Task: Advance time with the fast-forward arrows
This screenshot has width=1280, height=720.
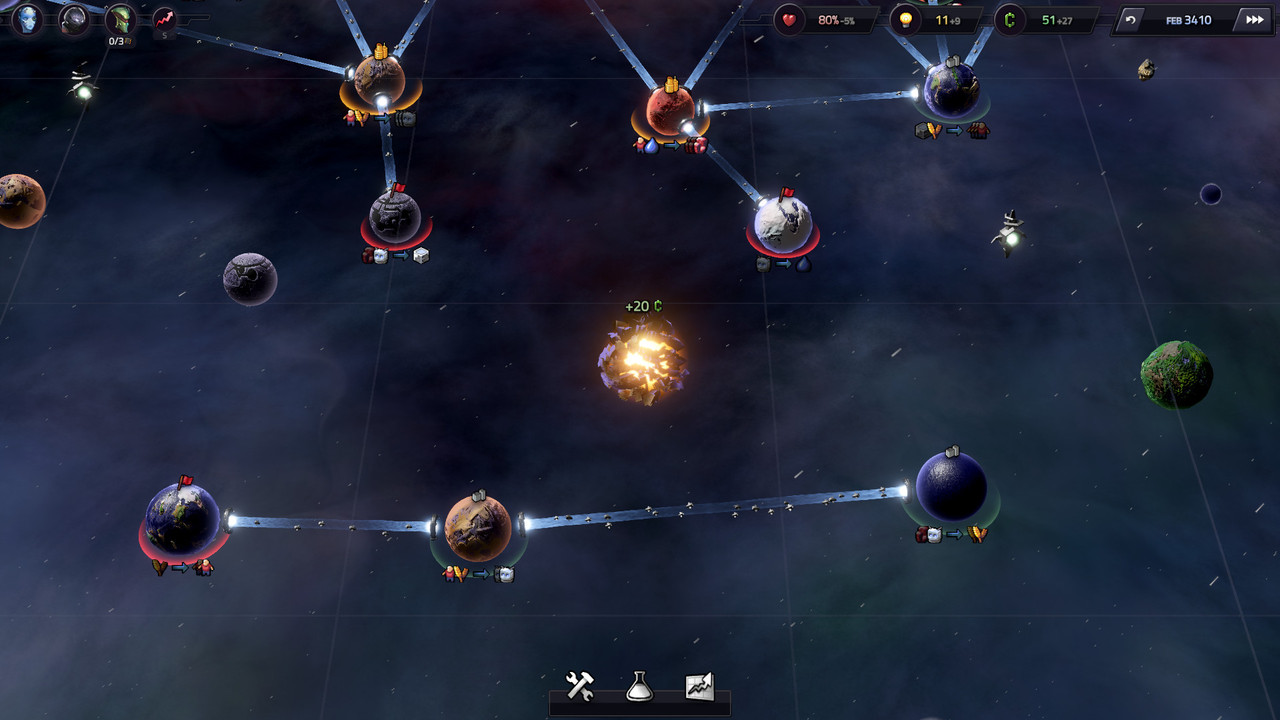Action: [1253, 20]
